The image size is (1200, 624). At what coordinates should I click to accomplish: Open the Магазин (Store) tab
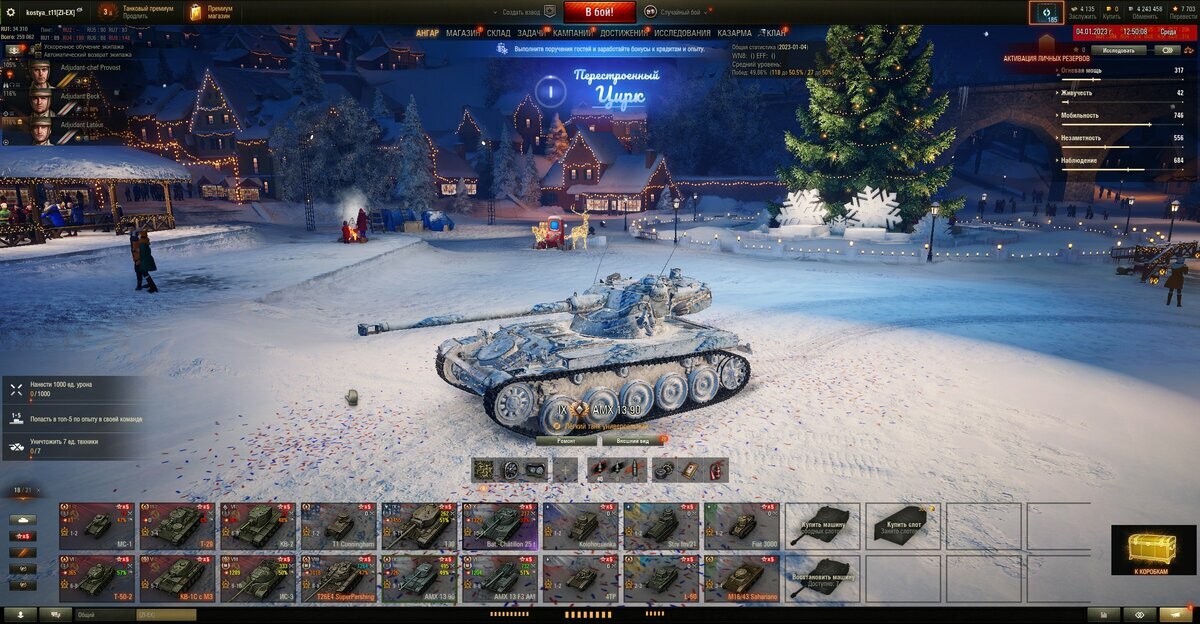click(x=463, y=33)
